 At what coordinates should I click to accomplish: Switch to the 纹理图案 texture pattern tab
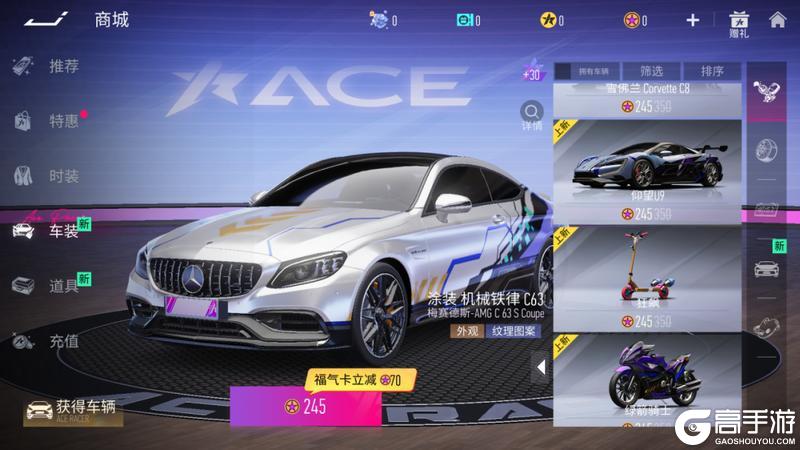click(x=513, y=332)
